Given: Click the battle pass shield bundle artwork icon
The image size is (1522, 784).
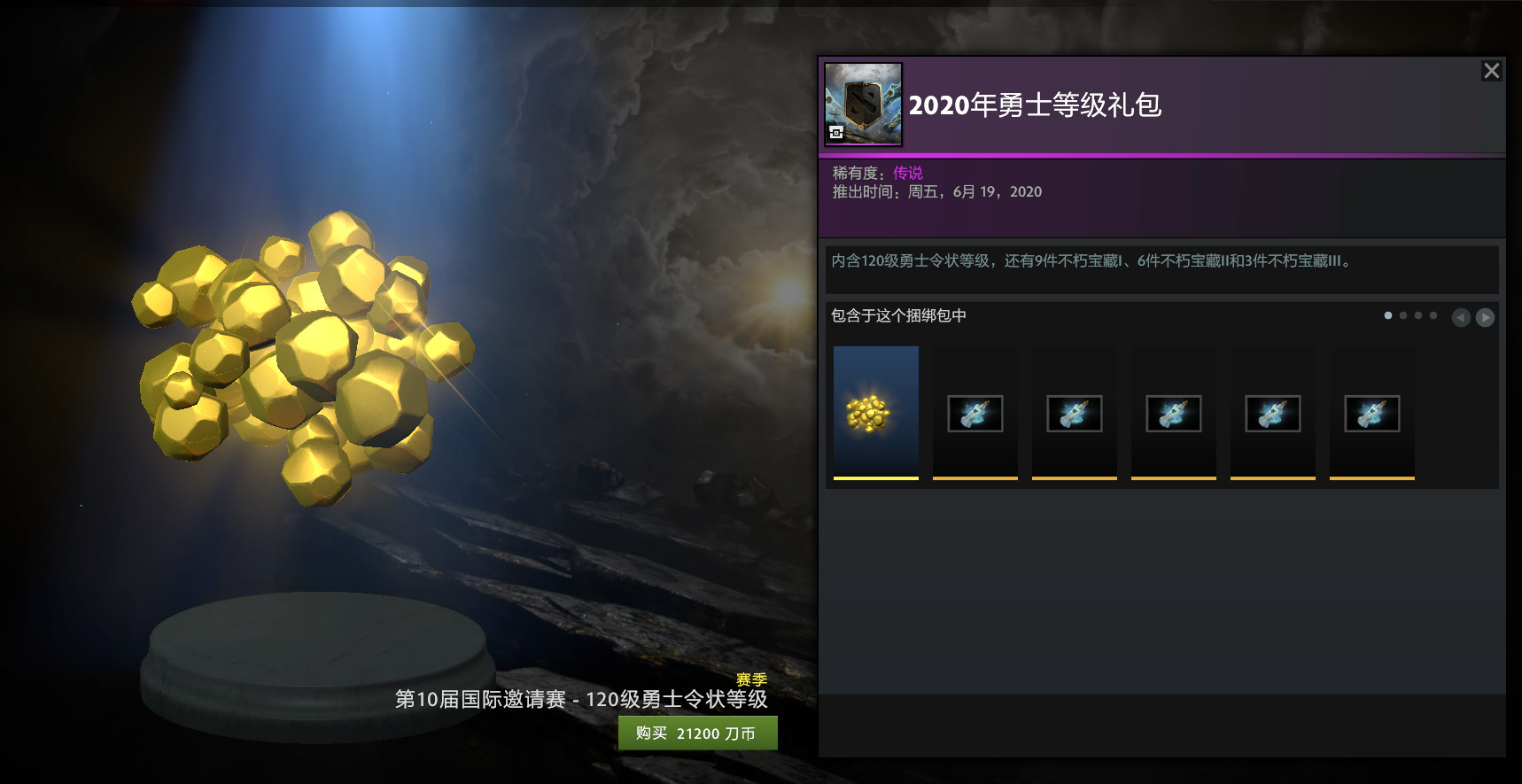Looking at the screenshot, I should click(864, 104).
